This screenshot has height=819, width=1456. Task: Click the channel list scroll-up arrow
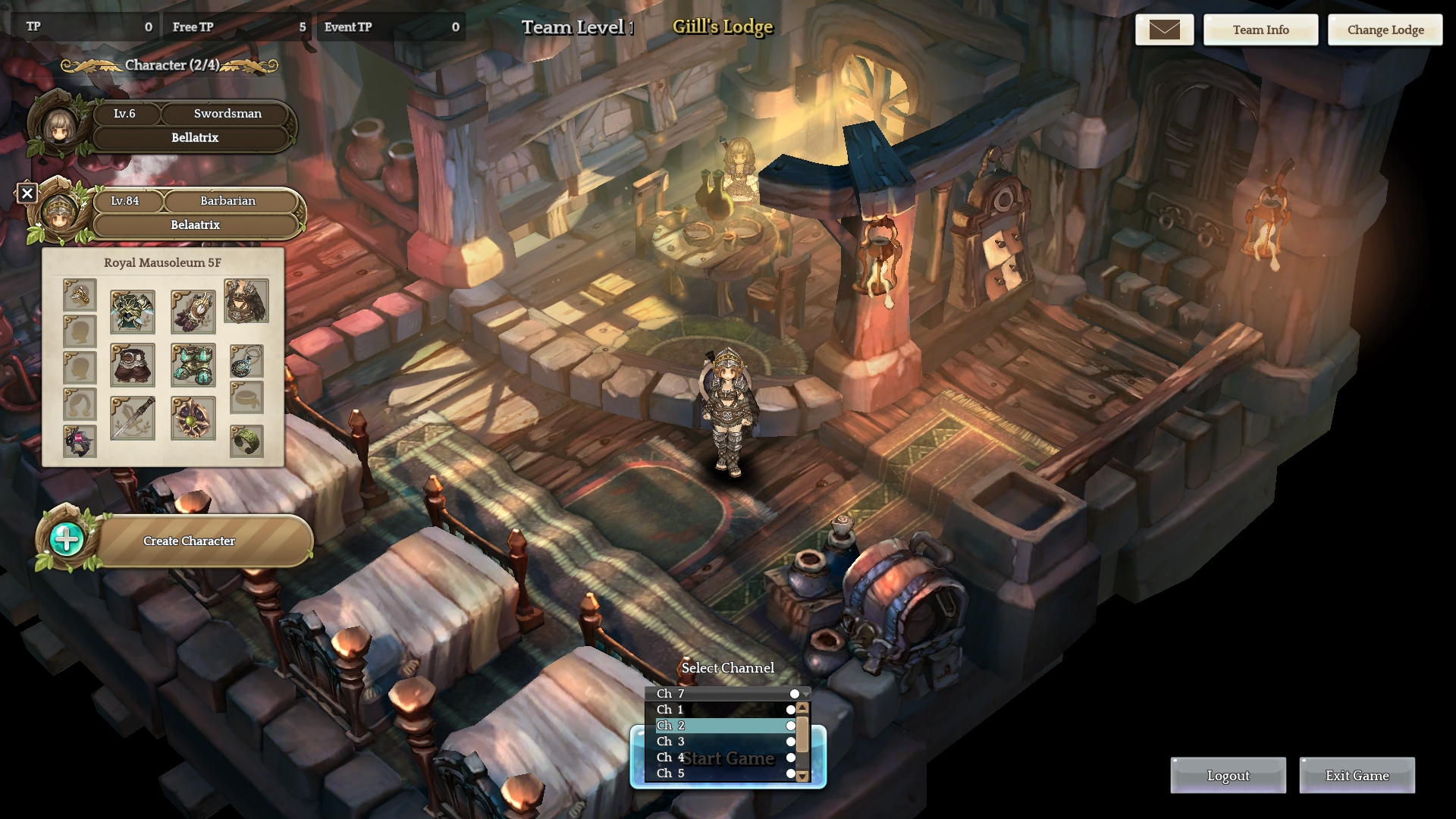[x=802, y=708]
